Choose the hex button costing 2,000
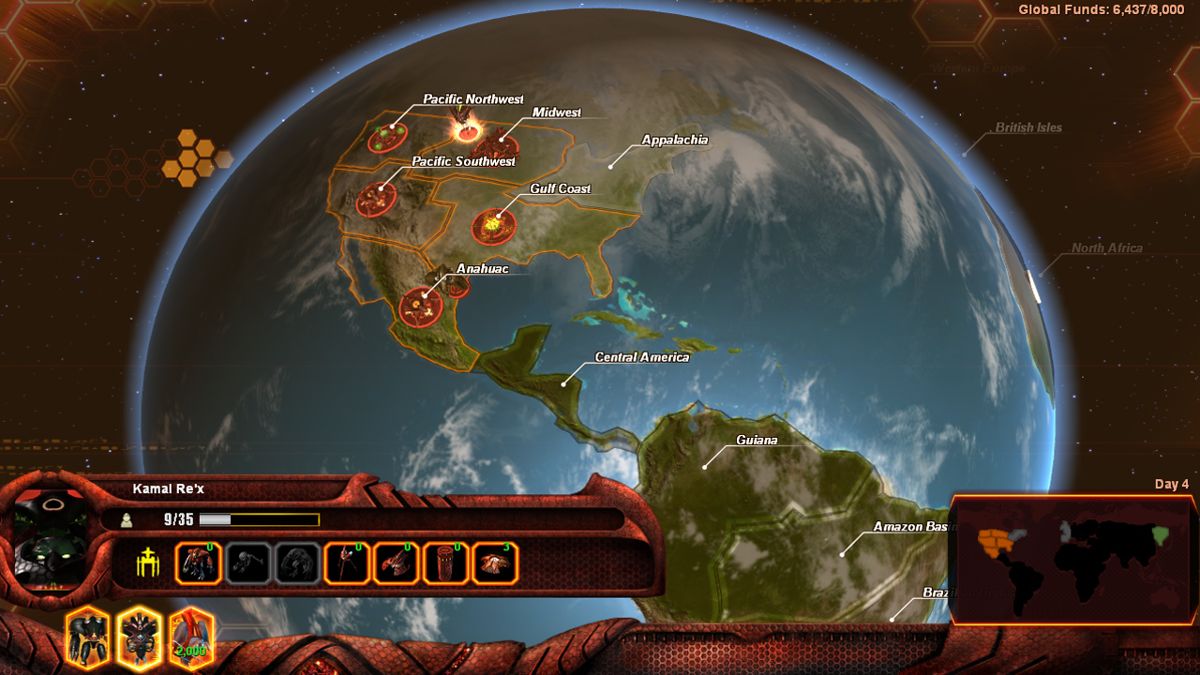This screenshot has height=675, width=1200. 190,637
